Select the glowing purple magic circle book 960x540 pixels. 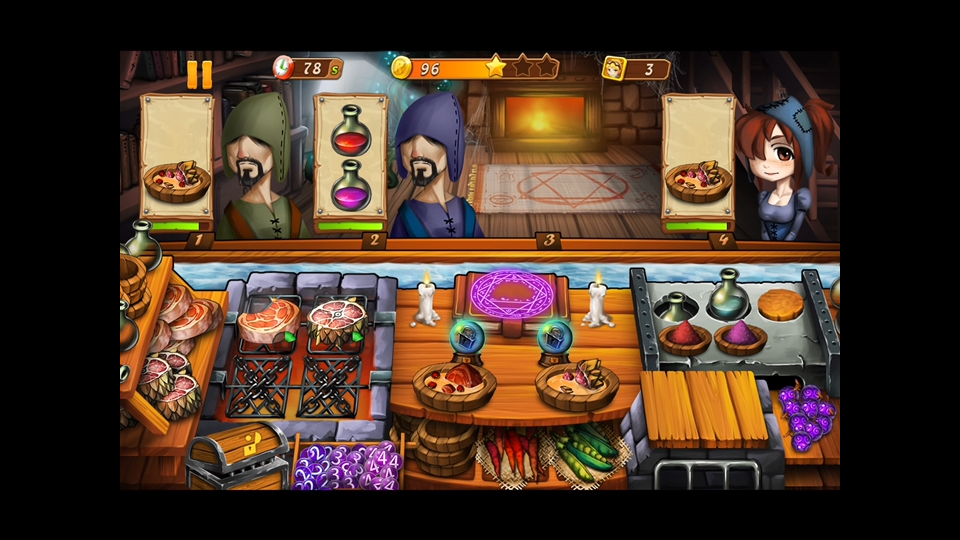pyautogui.click(x=511, y=294)
